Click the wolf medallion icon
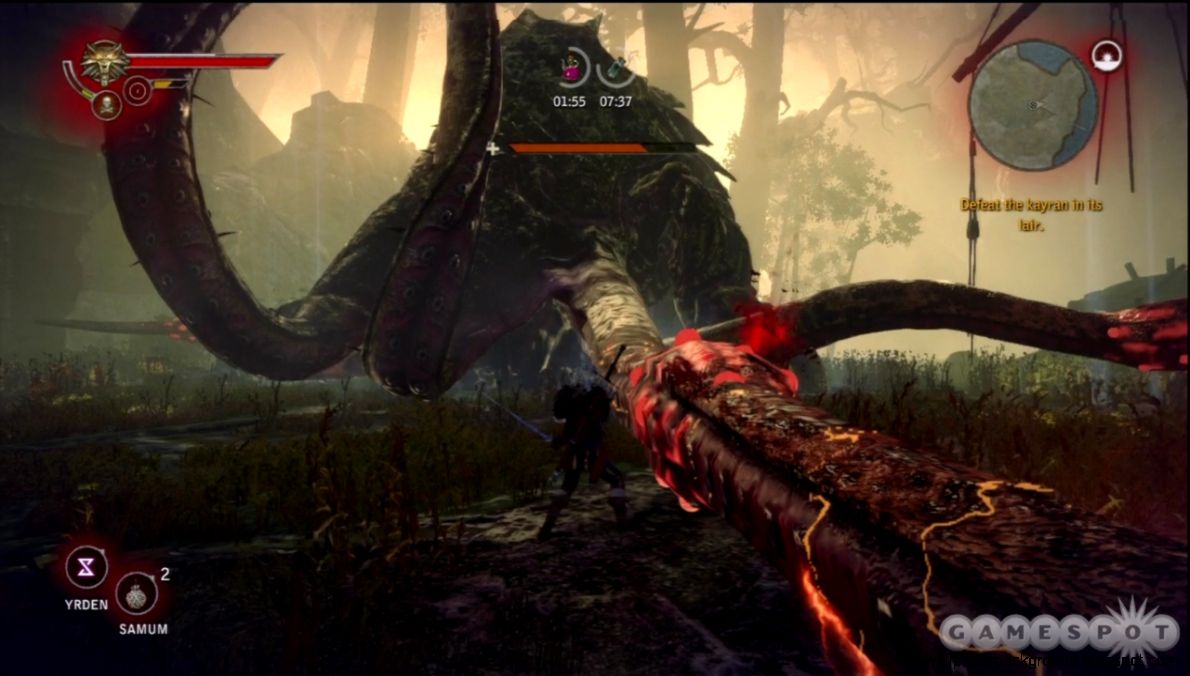Image resolution: width=1190 pixels, height=676 pixels. [103, 61]
